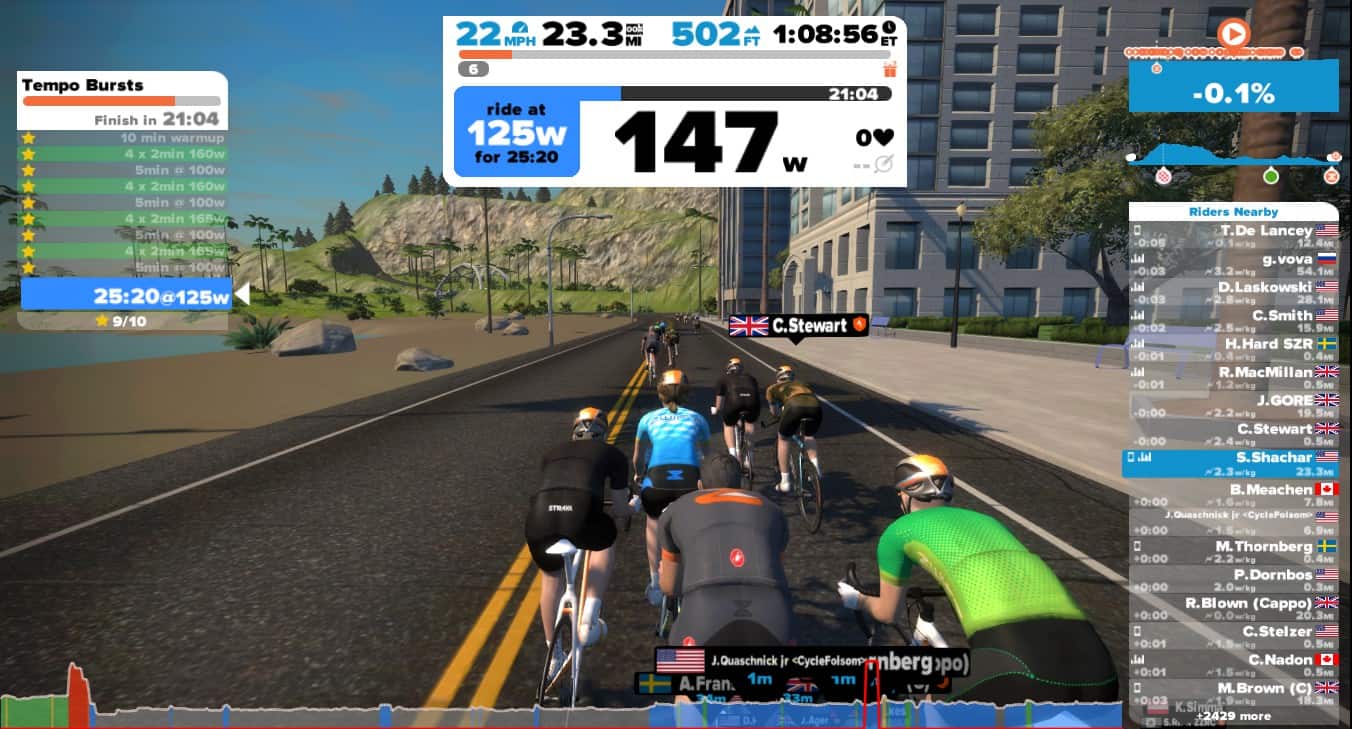Select the 10 min warmup workout step

[122, 138]
